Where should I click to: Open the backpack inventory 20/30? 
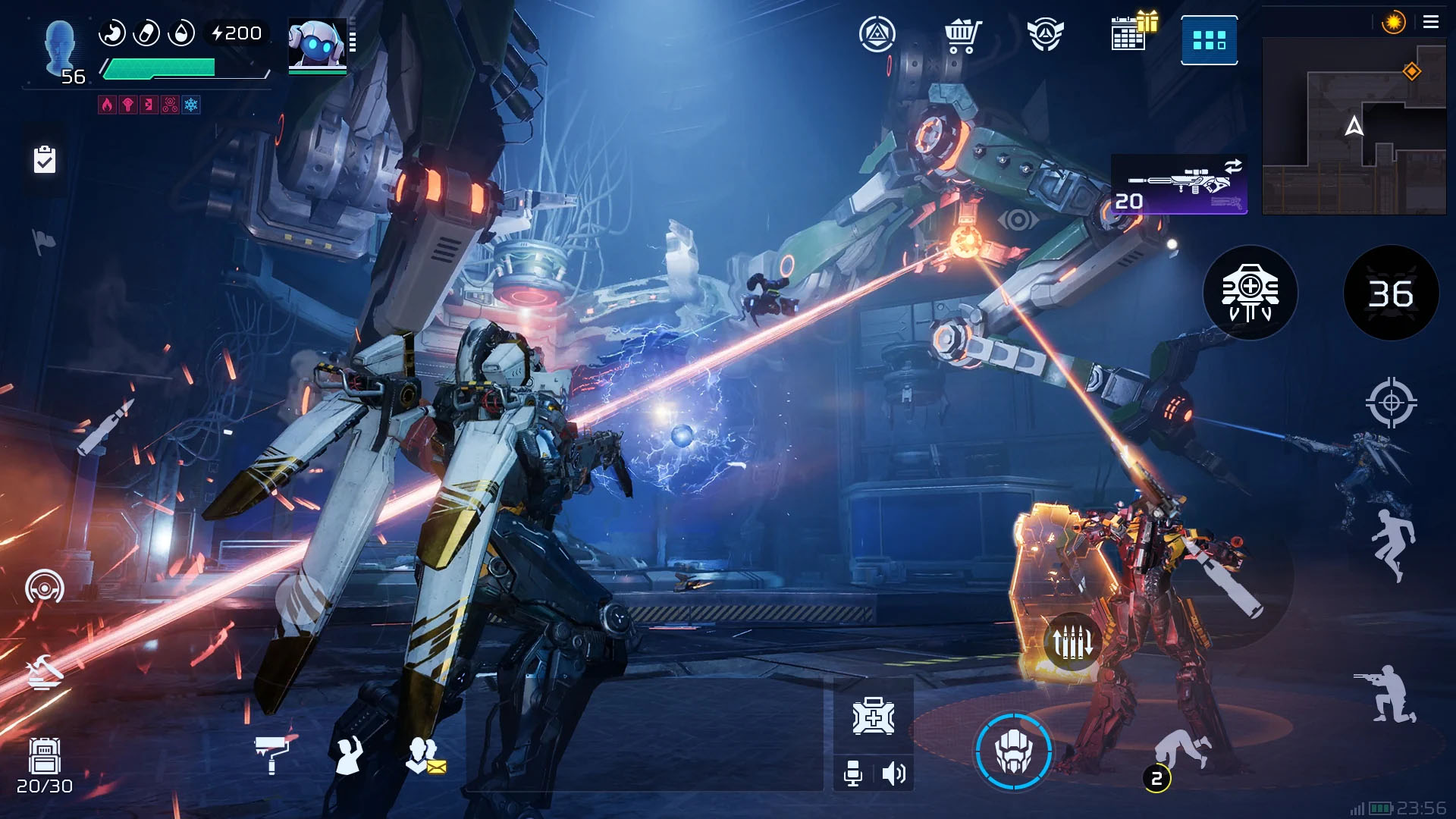click(45, 764)
